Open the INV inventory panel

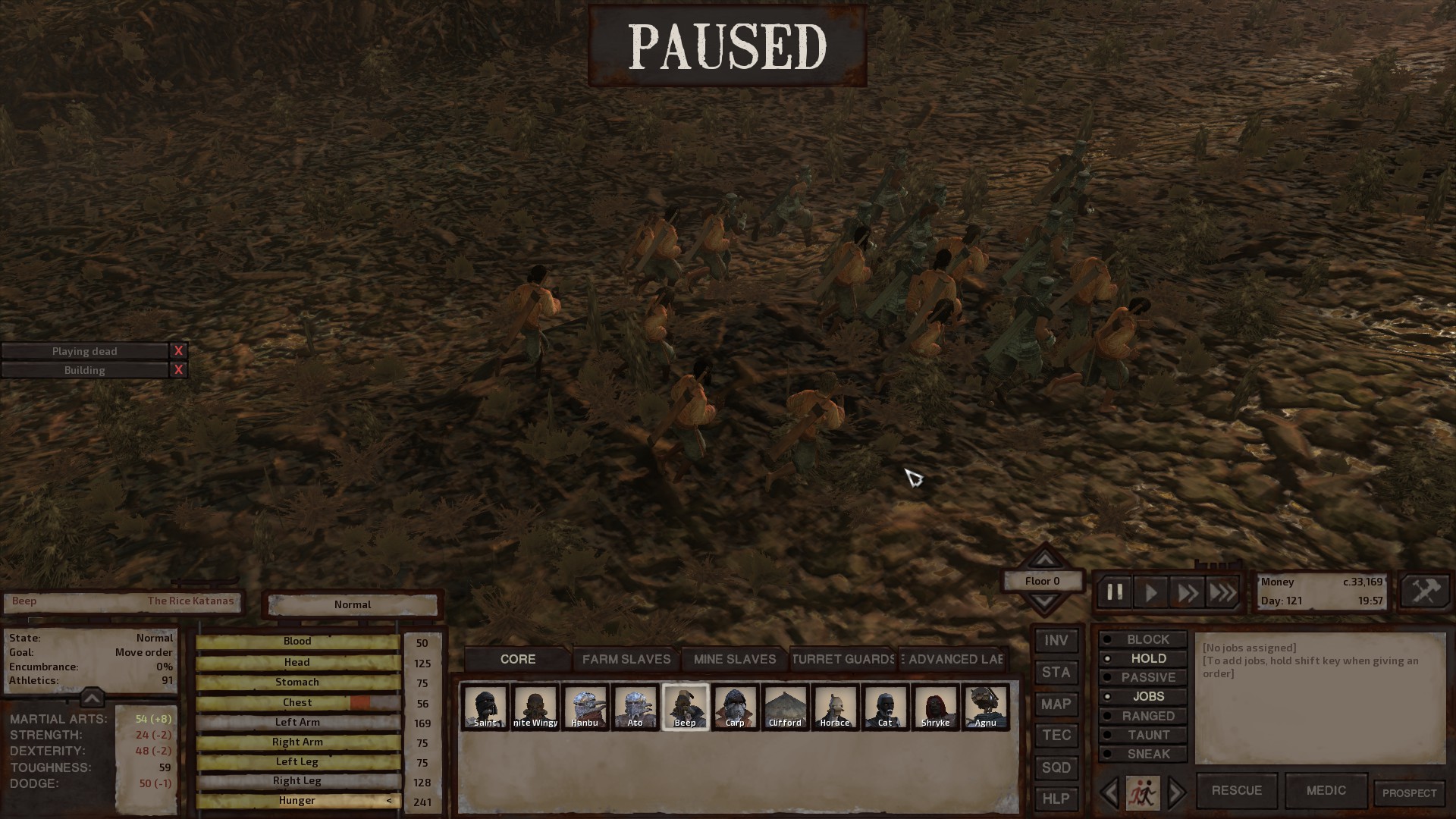tap(1056, 640)
